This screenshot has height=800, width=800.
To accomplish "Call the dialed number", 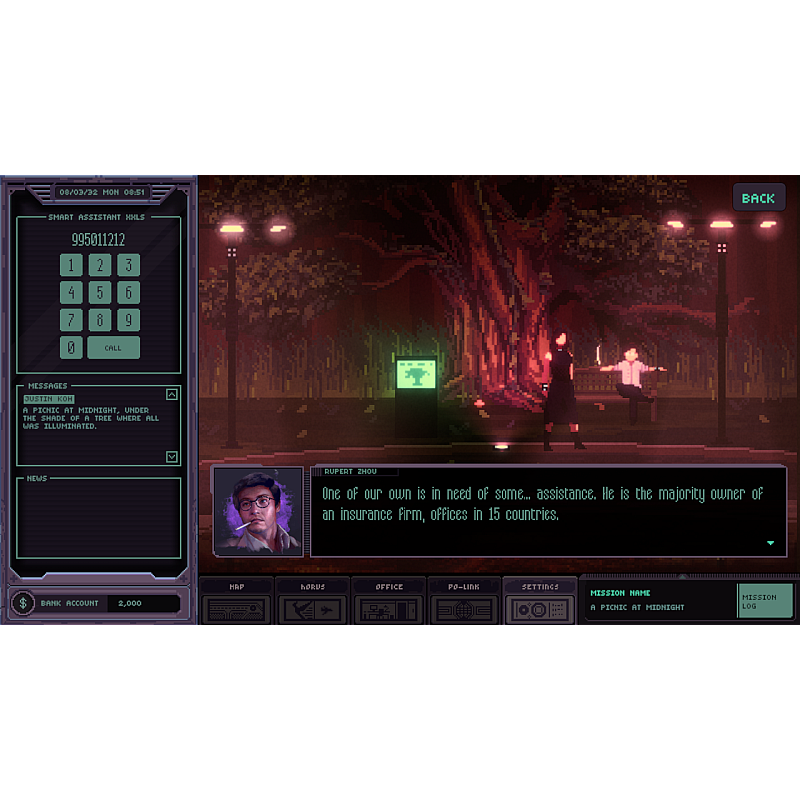I will (x=113, y=348).
